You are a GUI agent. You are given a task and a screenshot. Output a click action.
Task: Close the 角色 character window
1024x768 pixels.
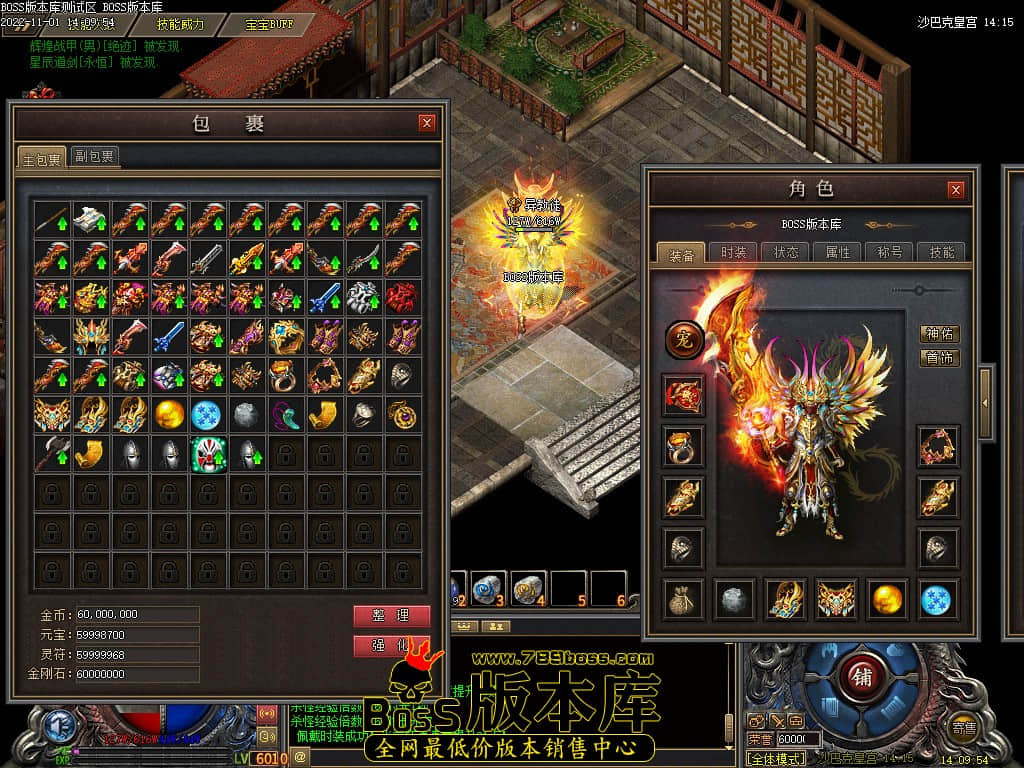956,189
